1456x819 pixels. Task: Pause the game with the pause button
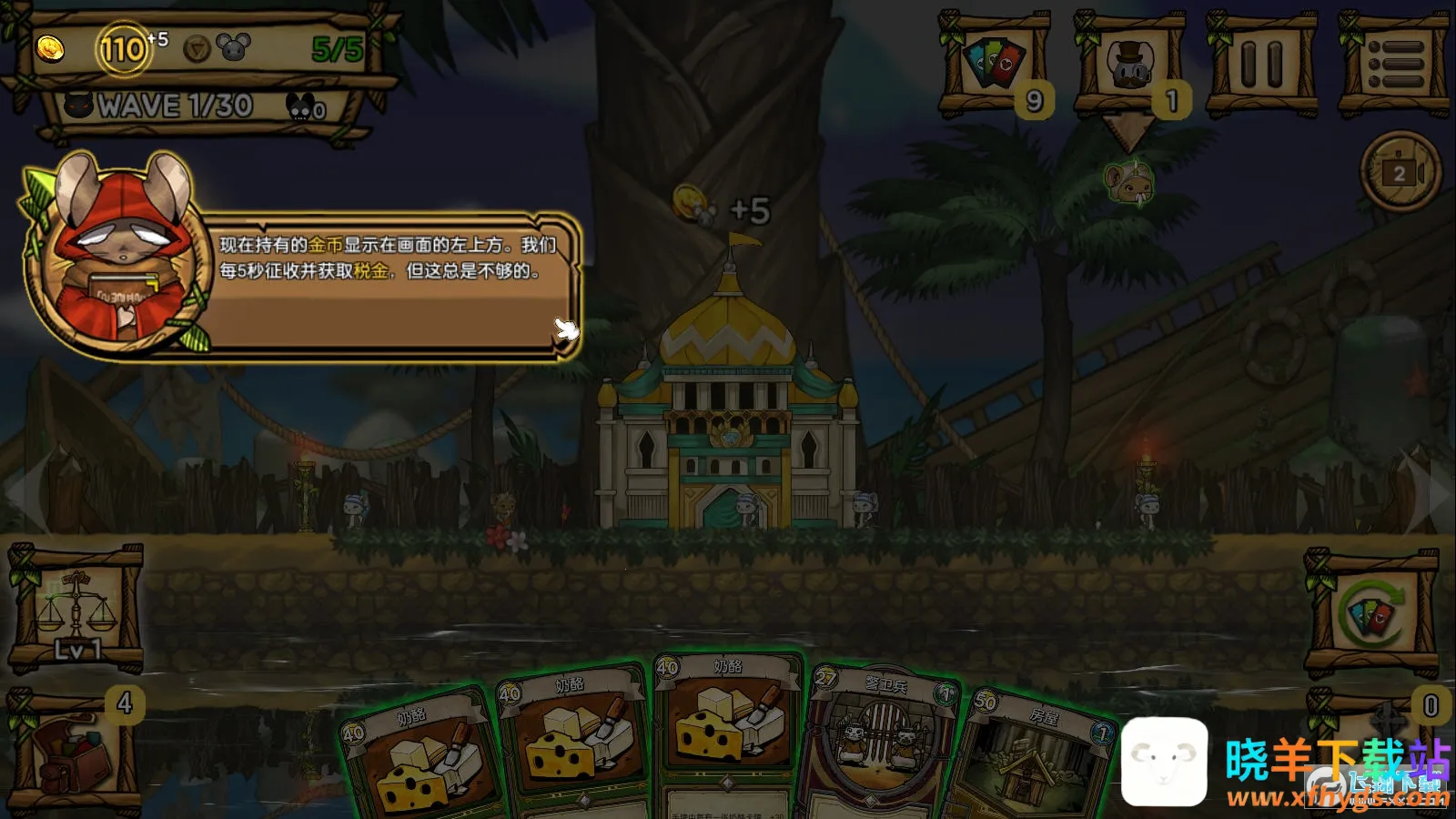coord(1261,66)
